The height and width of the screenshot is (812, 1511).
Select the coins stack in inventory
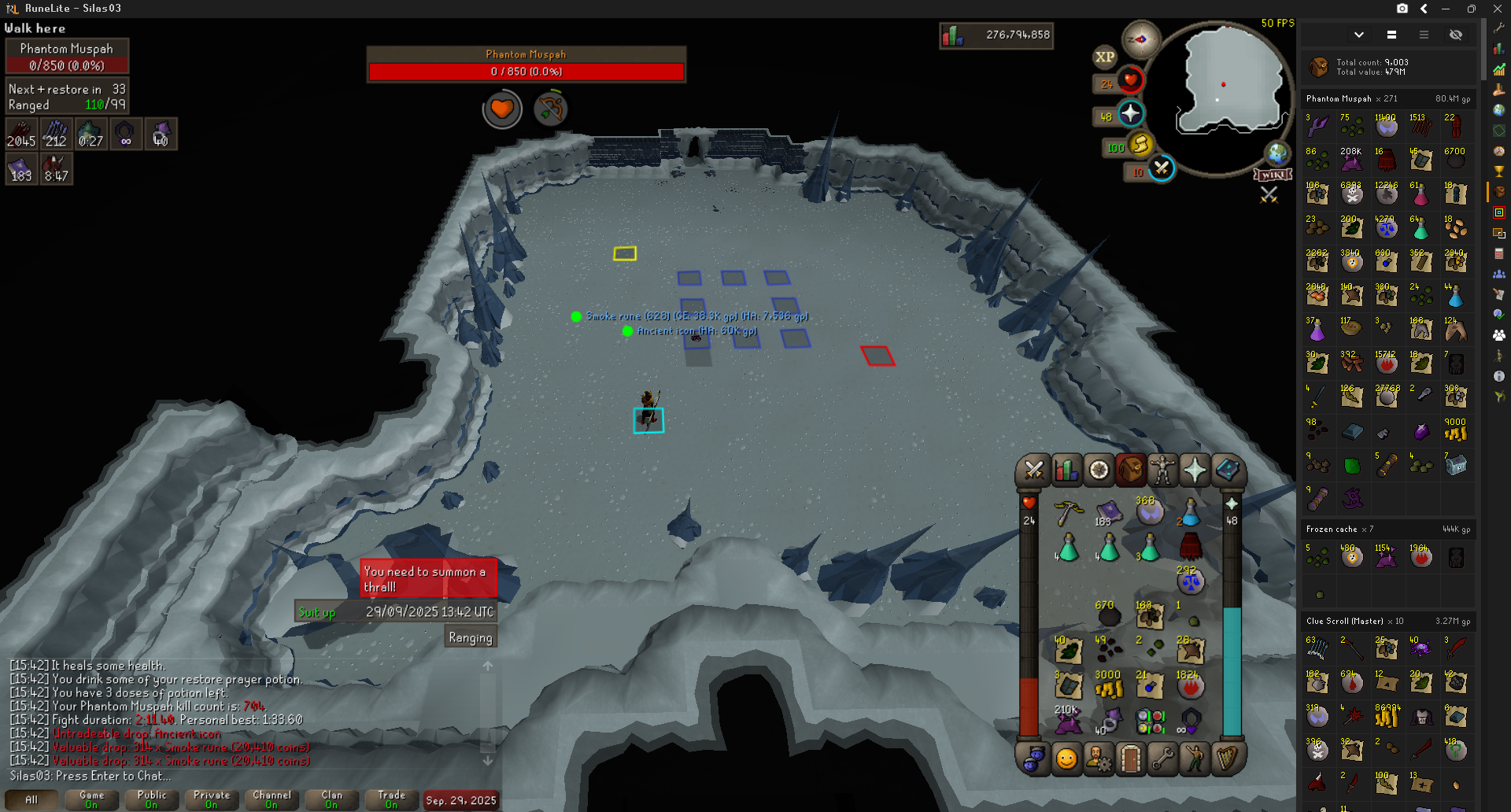(x=1108, y=686)
